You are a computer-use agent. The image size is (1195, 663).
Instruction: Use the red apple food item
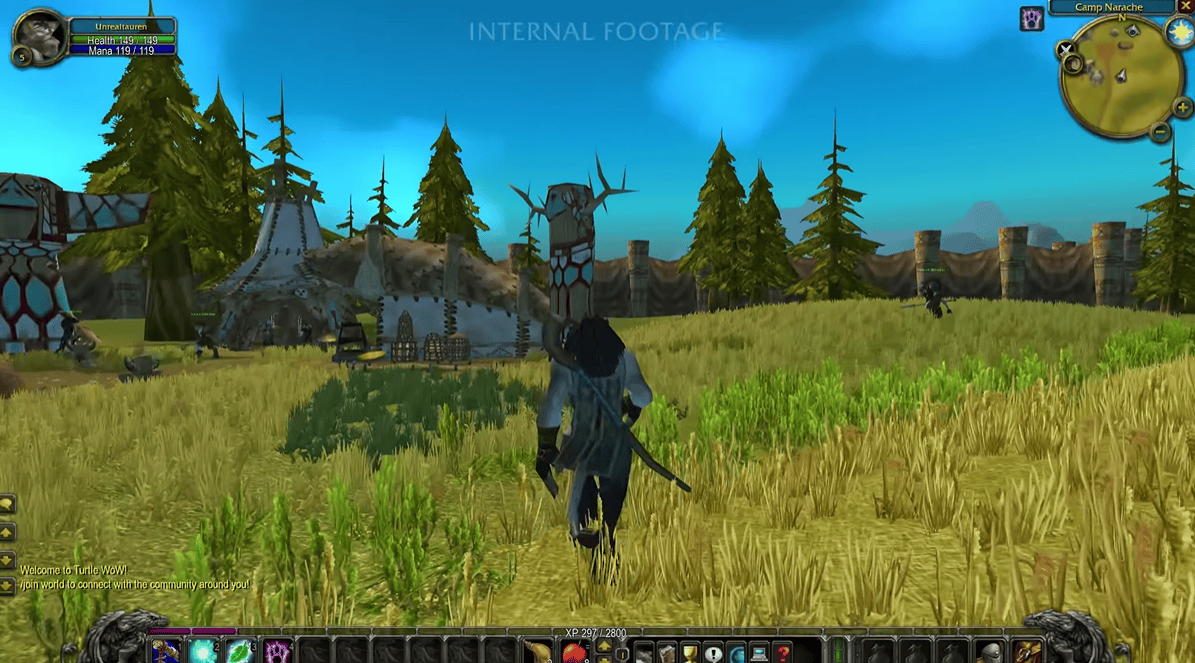point(574,653)
